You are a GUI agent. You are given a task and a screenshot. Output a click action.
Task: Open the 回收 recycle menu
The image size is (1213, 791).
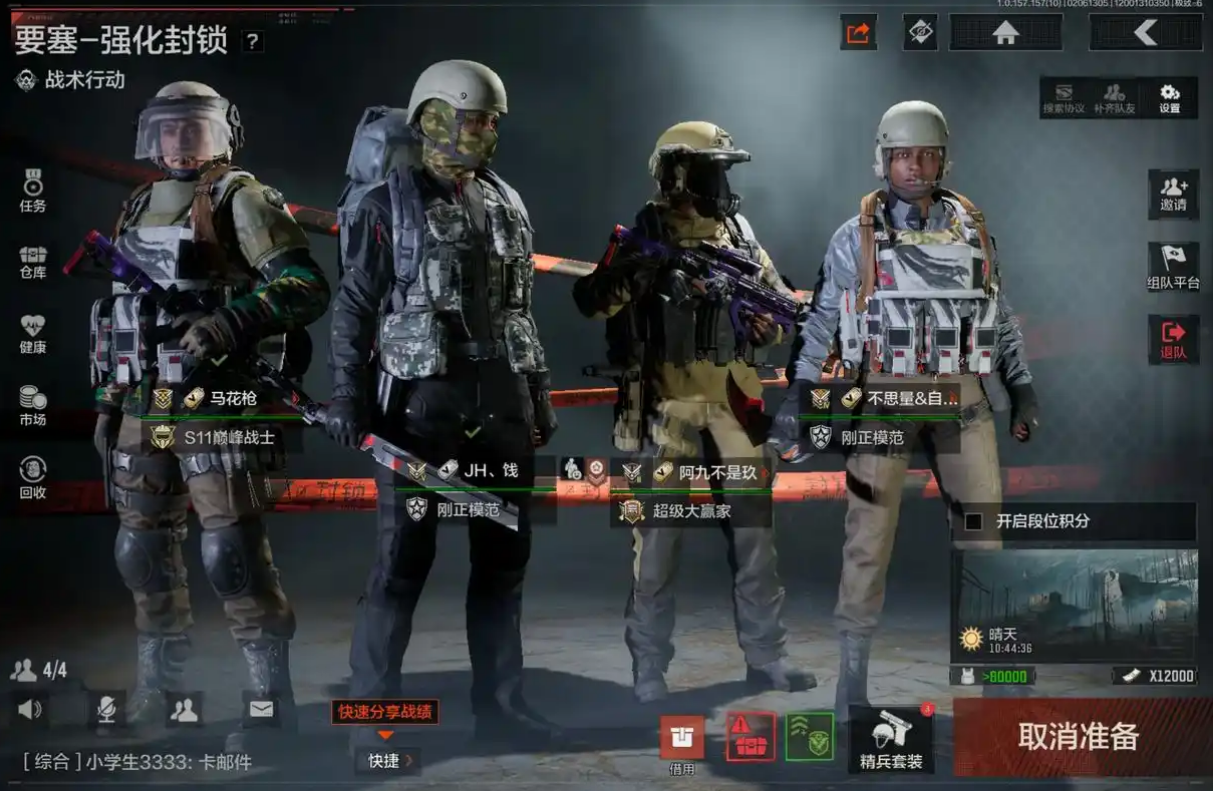click(33, 477)
